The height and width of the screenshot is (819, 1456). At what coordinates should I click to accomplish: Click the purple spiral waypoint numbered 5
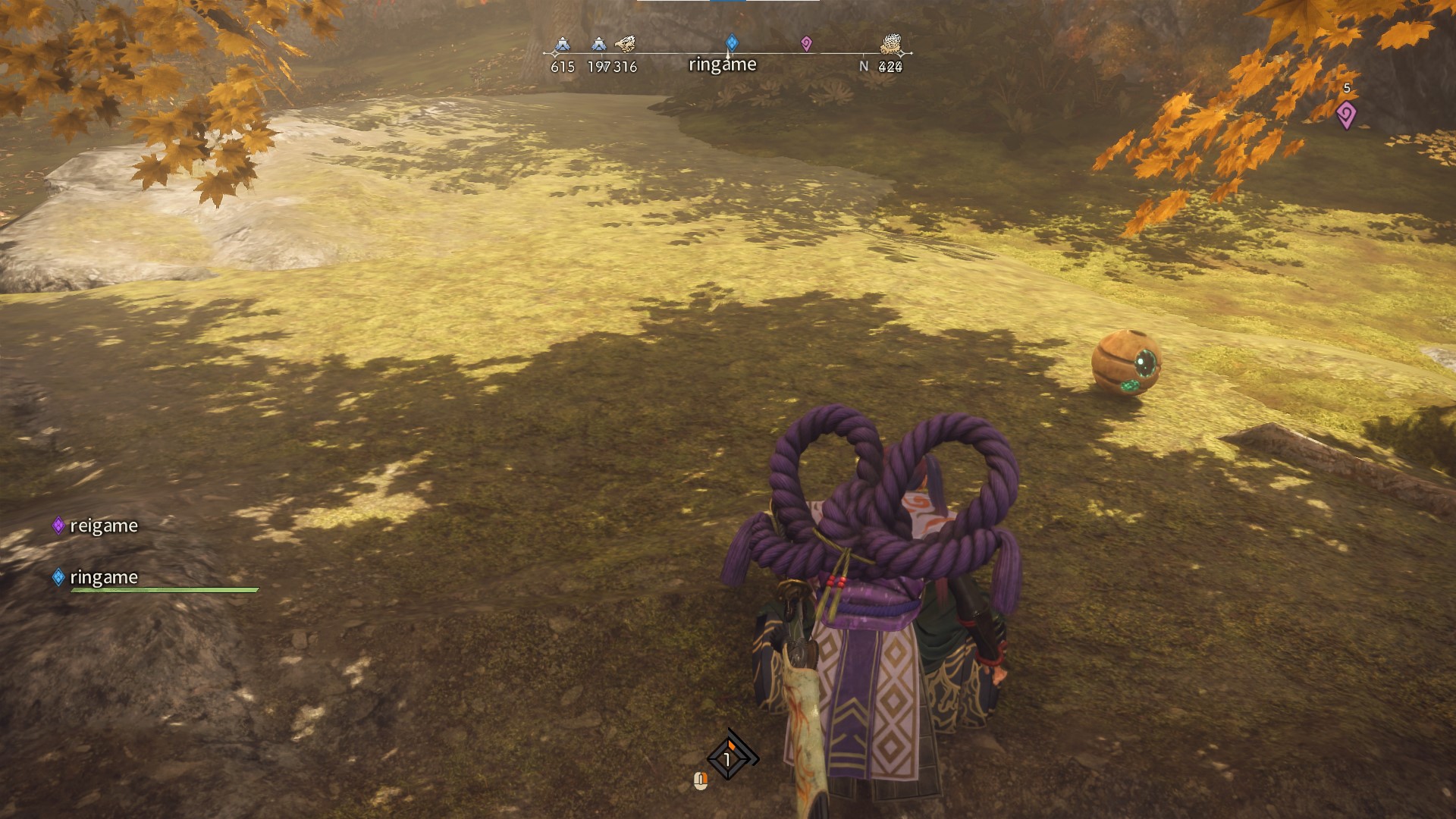(x=1346, y=115)
